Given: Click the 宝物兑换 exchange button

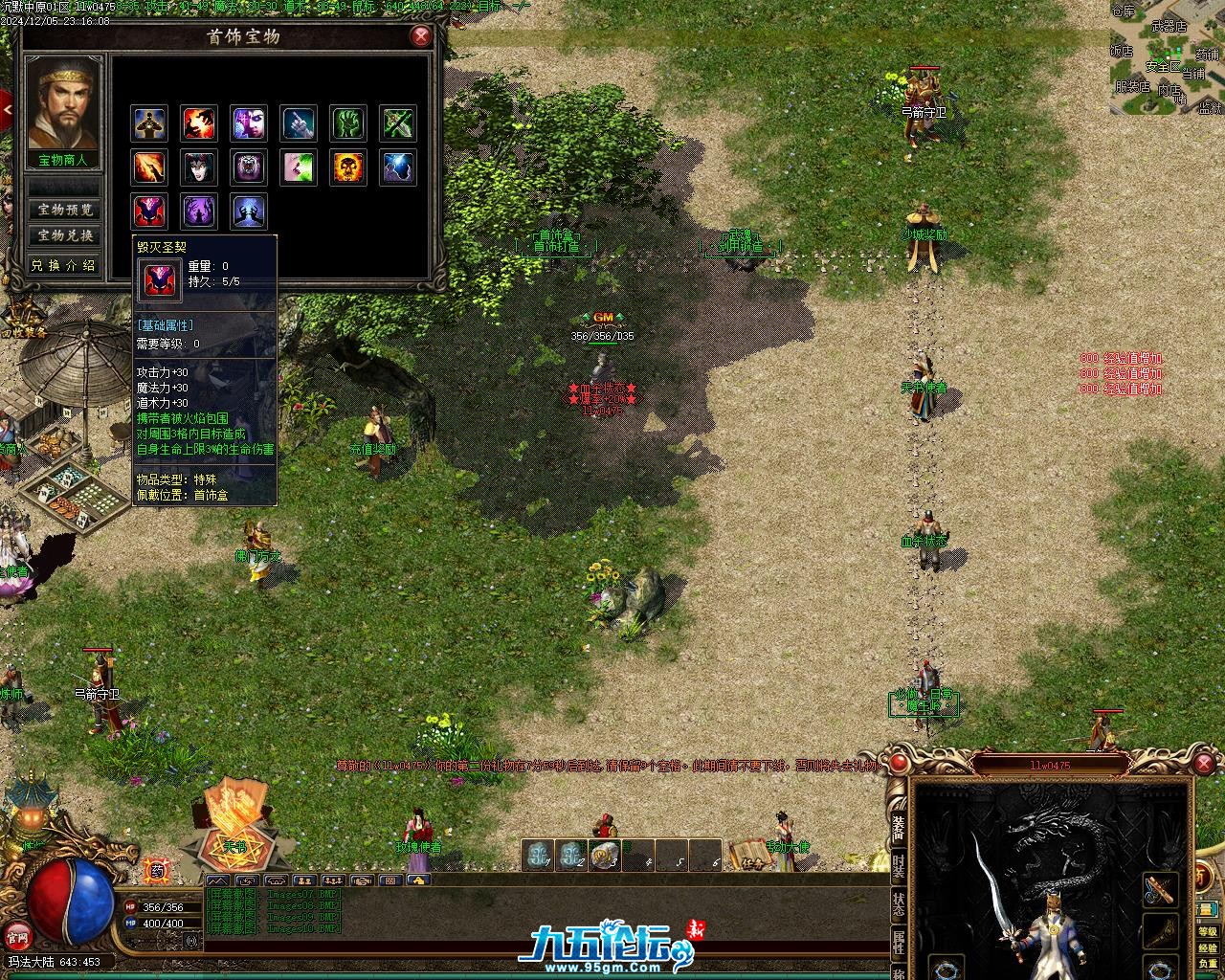Looking at the screenshot, I should [65, 235].
